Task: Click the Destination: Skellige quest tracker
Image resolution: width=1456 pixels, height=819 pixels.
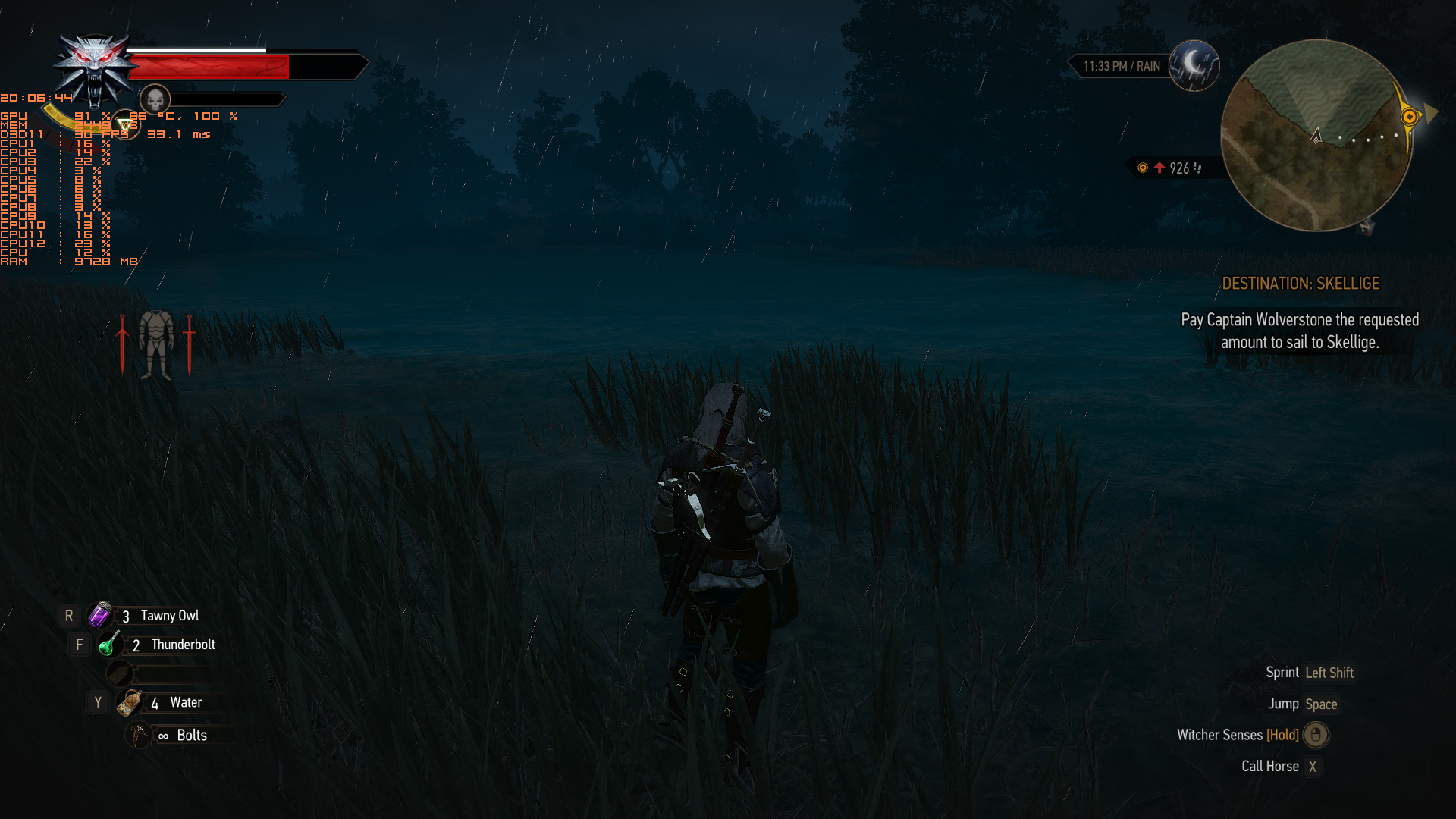Action: coord(1300,284)
